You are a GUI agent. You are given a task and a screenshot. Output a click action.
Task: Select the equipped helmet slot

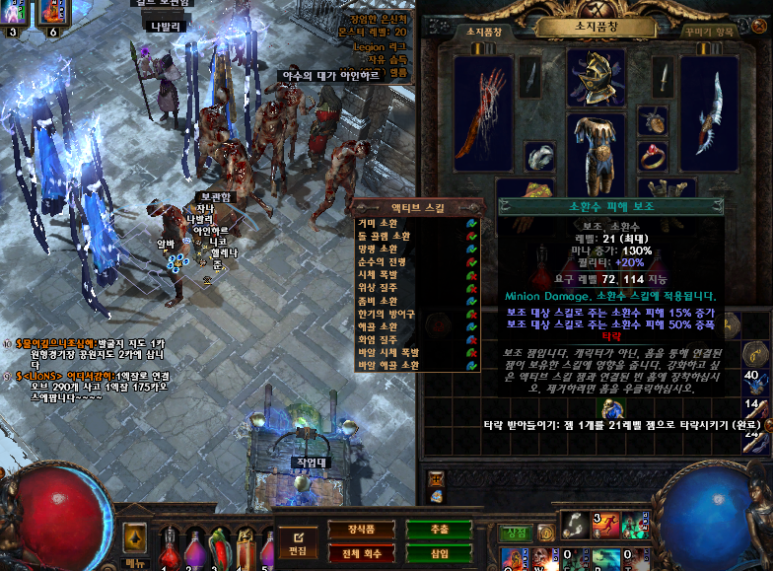coord(596,78)
